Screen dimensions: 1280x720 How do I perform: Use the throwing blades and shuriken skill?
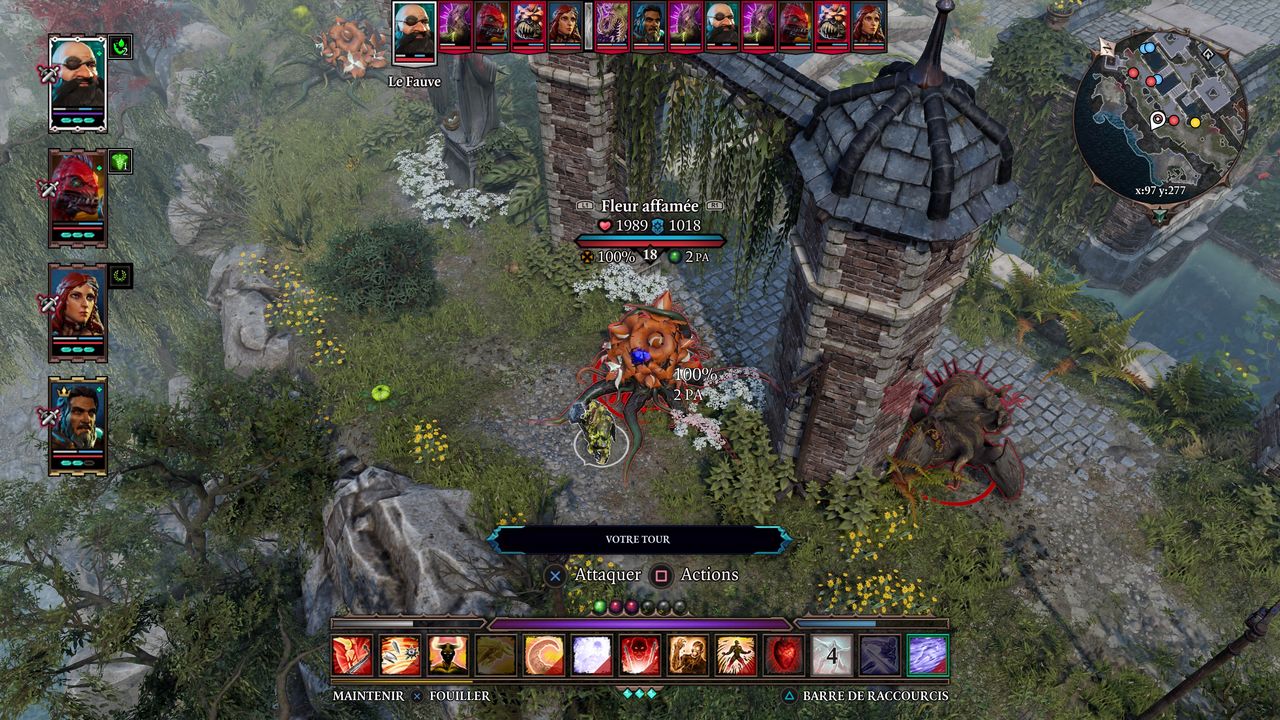point(400,655)
